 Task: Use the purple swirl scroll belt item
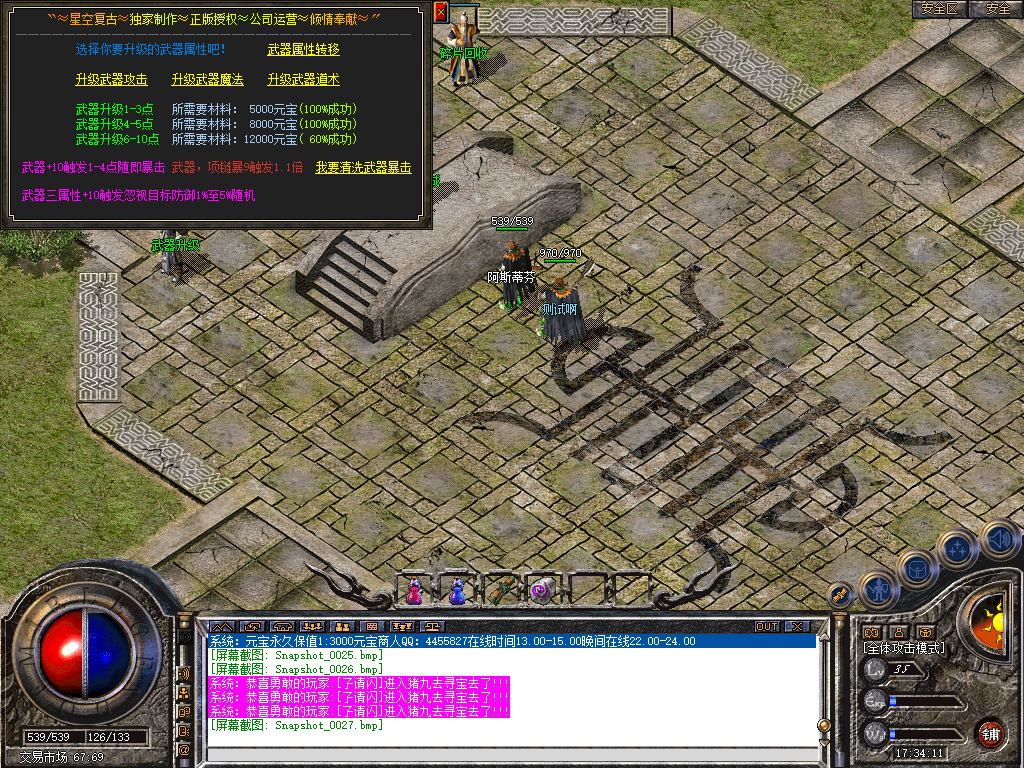pyautogui.click(x=542, y=591)
